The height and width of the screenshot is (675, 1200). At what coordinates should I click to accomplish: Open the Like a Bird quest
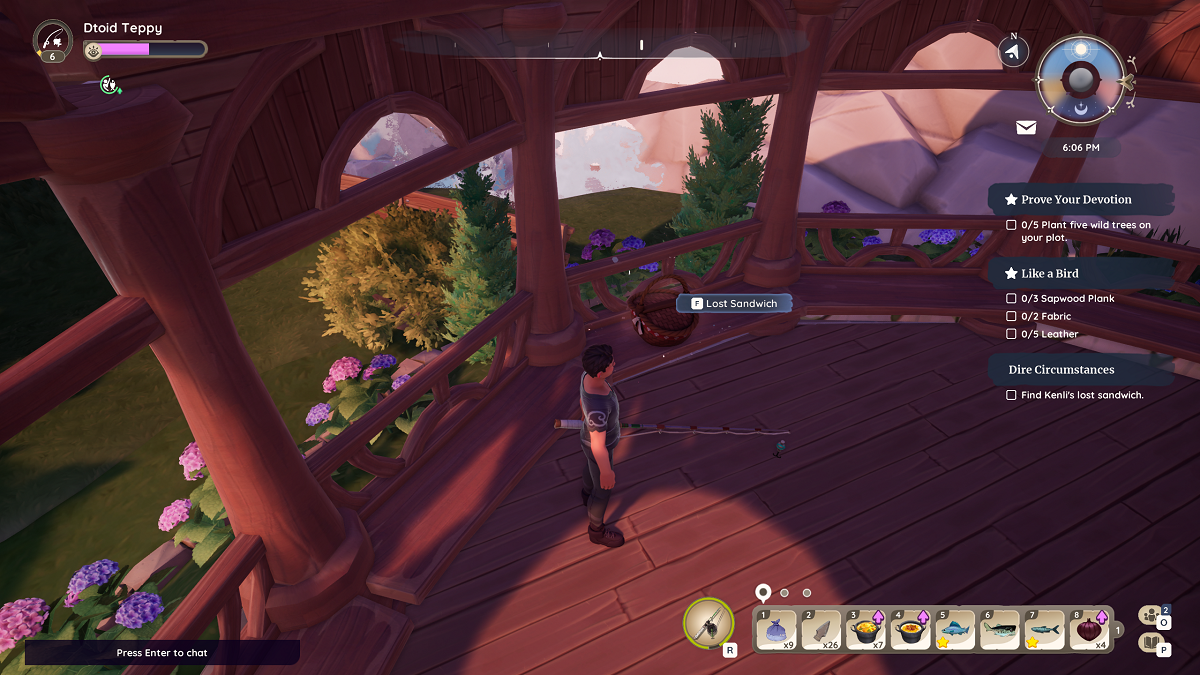point(1049,273)
